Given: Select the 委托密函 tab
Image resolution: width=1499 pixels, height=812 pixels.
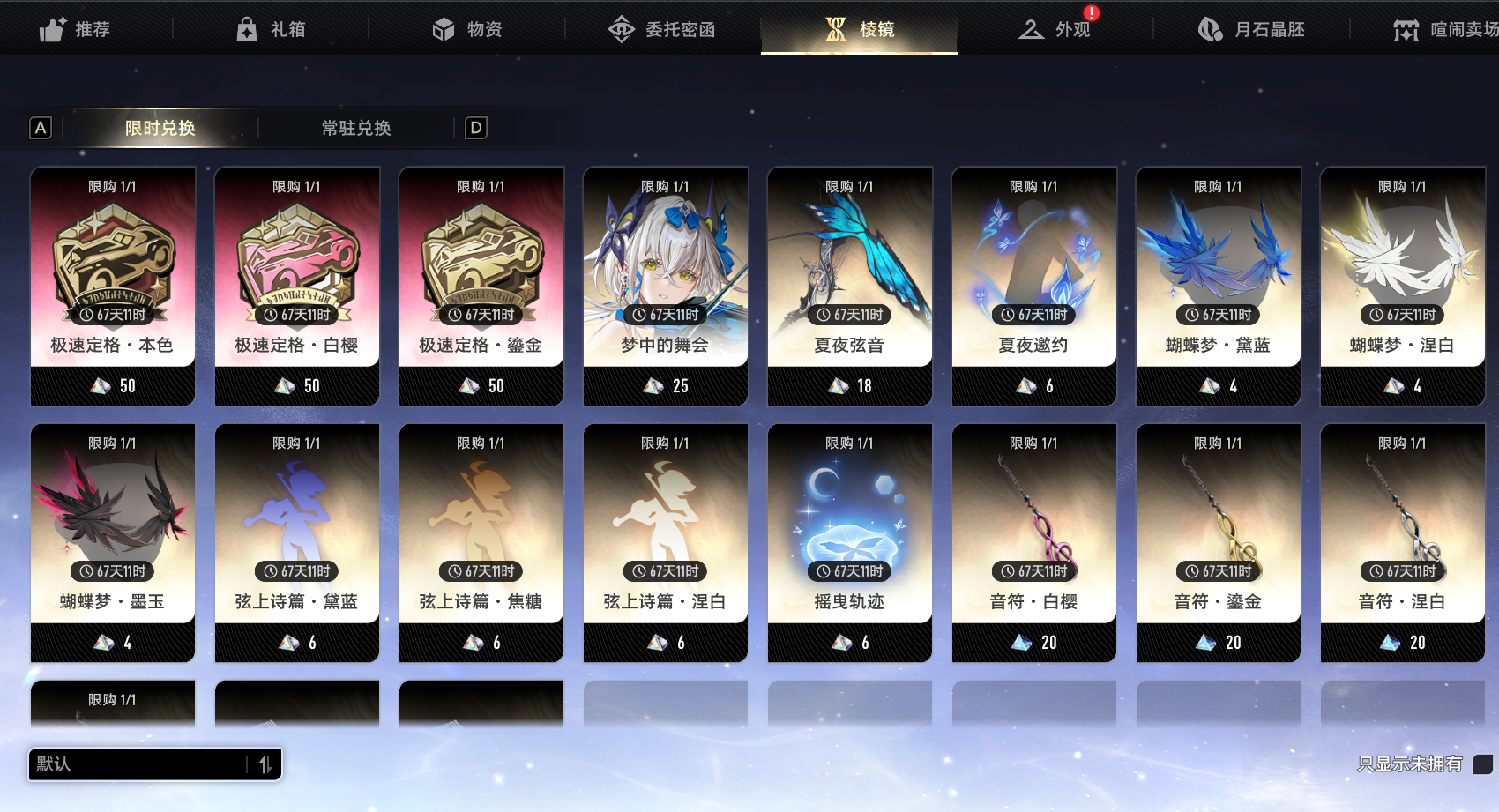Looking at the screenshot, I should click(662, 29).
